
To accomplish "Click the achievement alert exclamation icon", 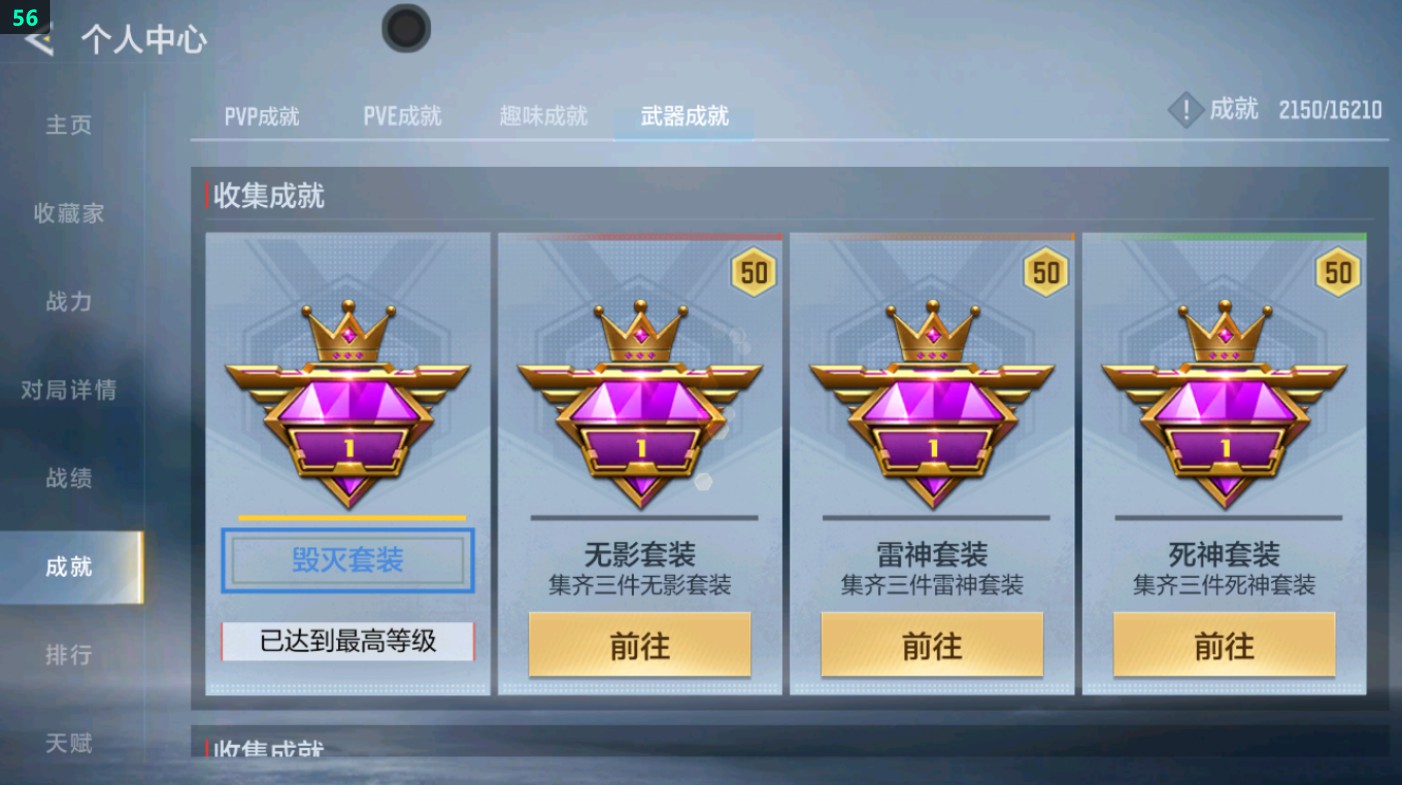I will coord(1186,110).
